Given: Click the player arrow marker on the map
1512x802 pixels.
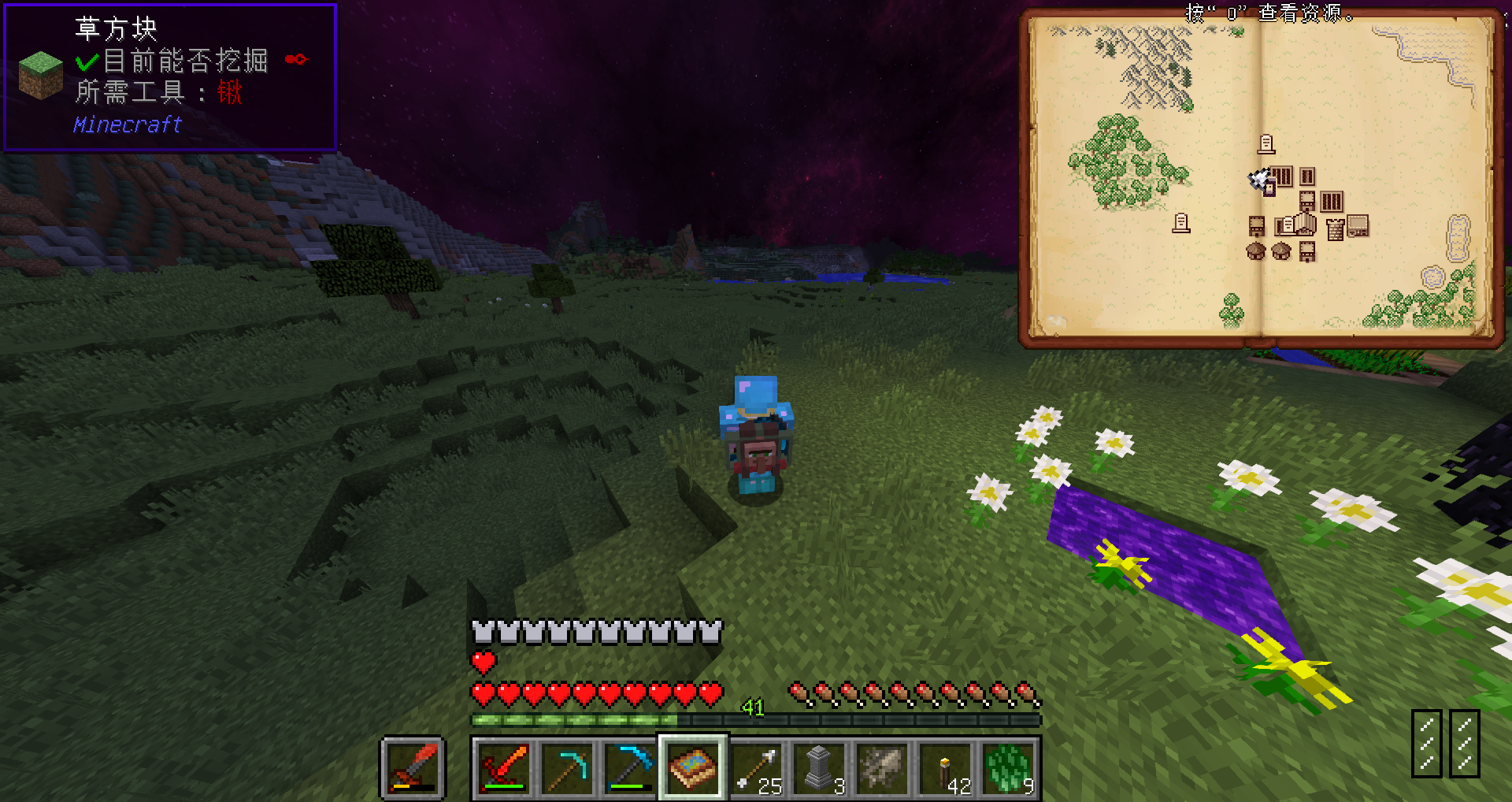Looking at the screenshot, I should (1260, 180).
